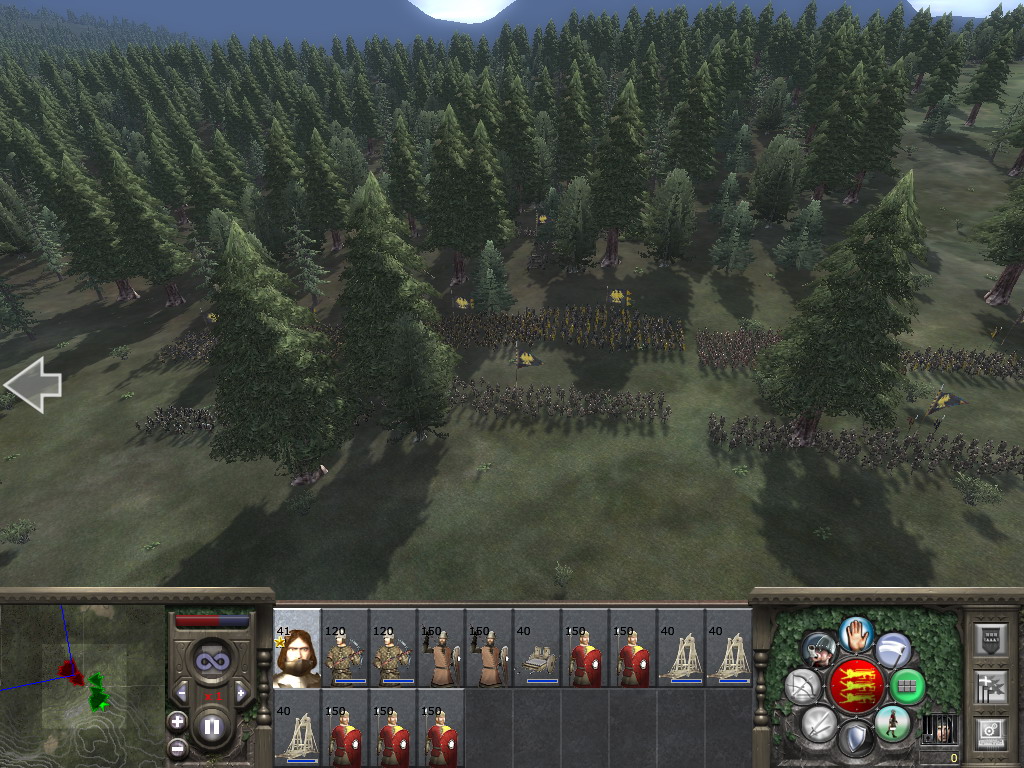Increase the battle speed

pyautogui.click(x=241, y=691)
